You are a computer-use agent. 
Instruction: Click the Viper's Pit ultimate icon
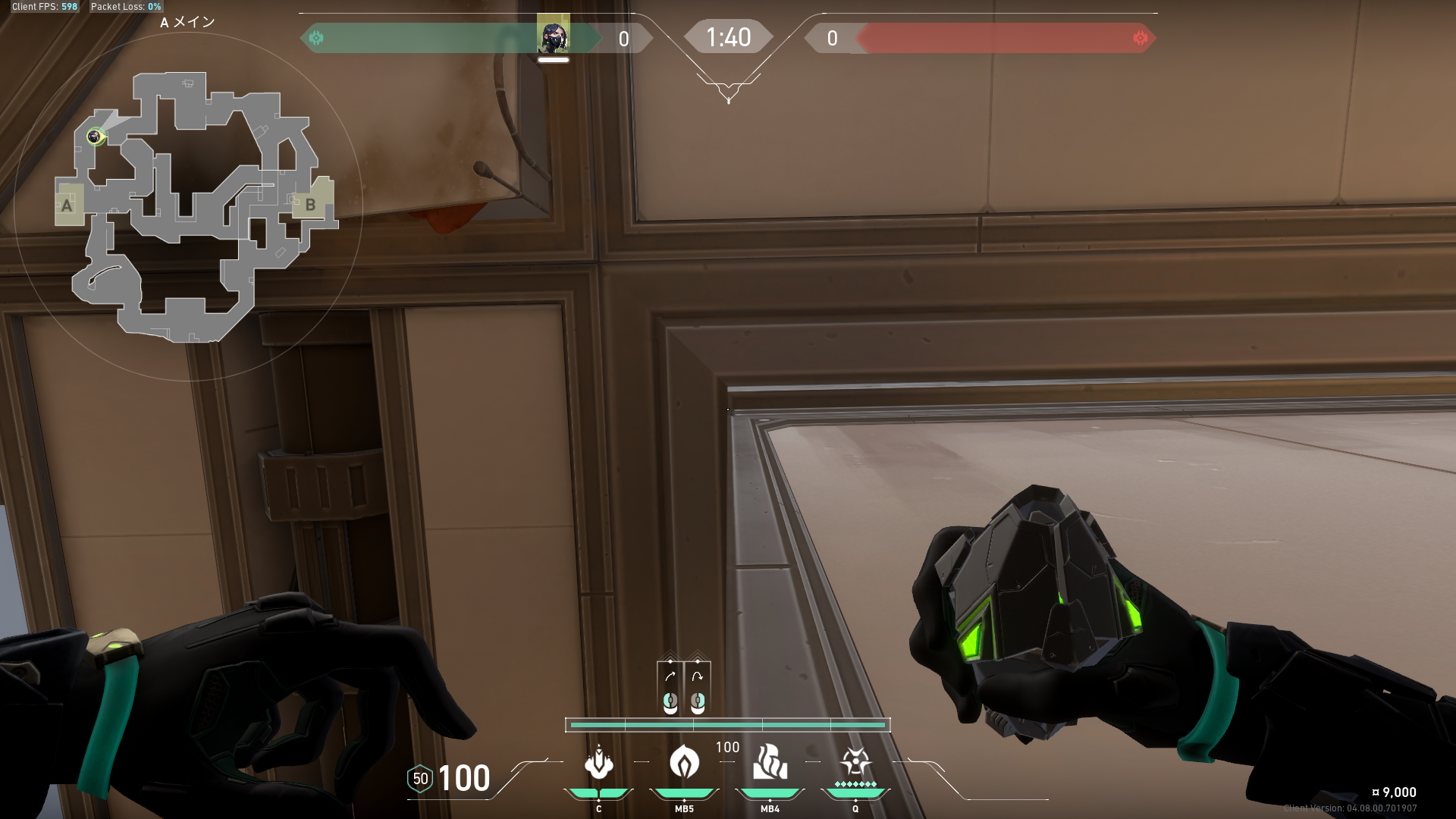click(855, 763)
